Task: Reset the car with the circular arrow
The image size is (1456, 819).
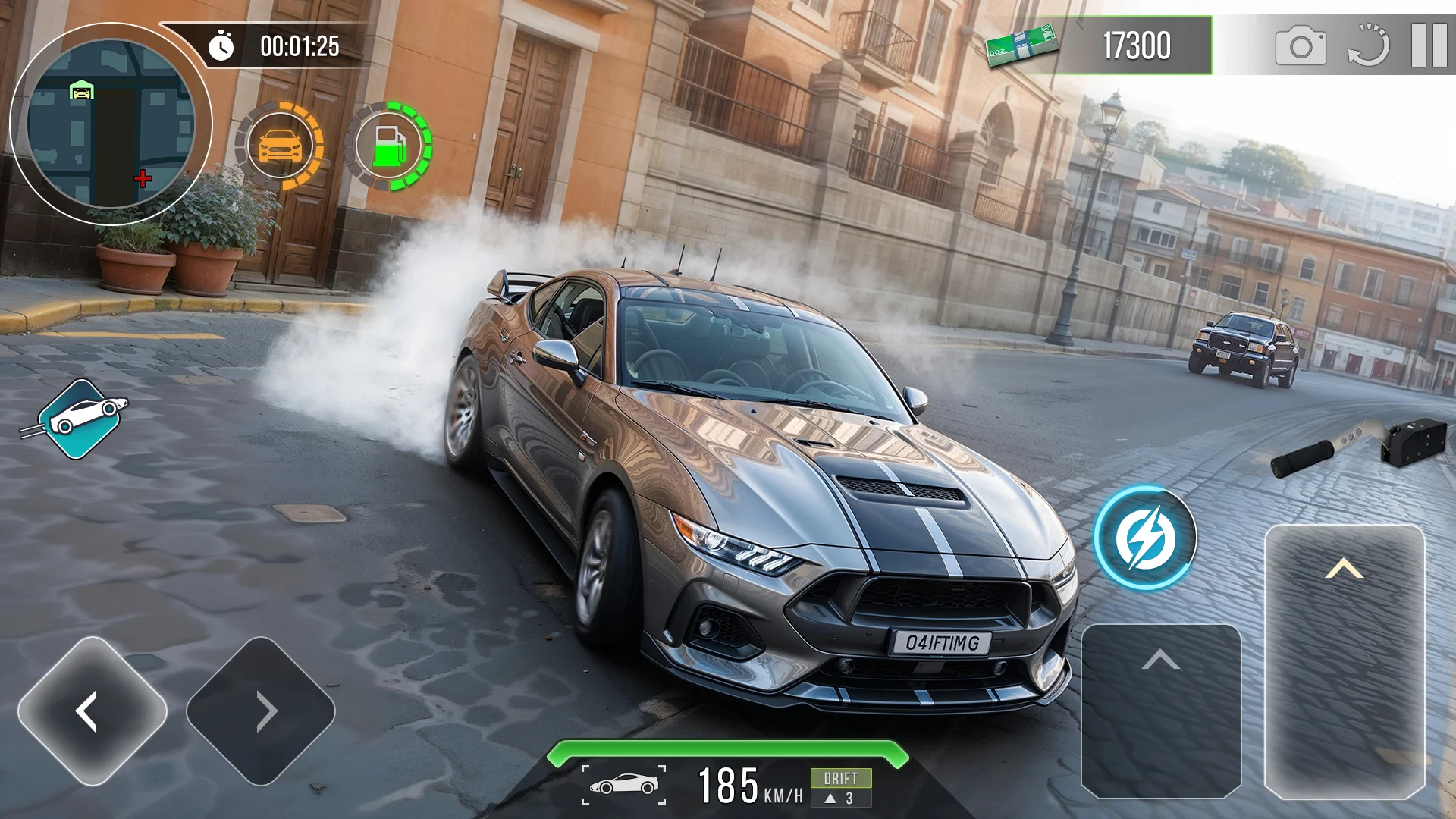Action: pyautogui.click(x=1368, y=45)
